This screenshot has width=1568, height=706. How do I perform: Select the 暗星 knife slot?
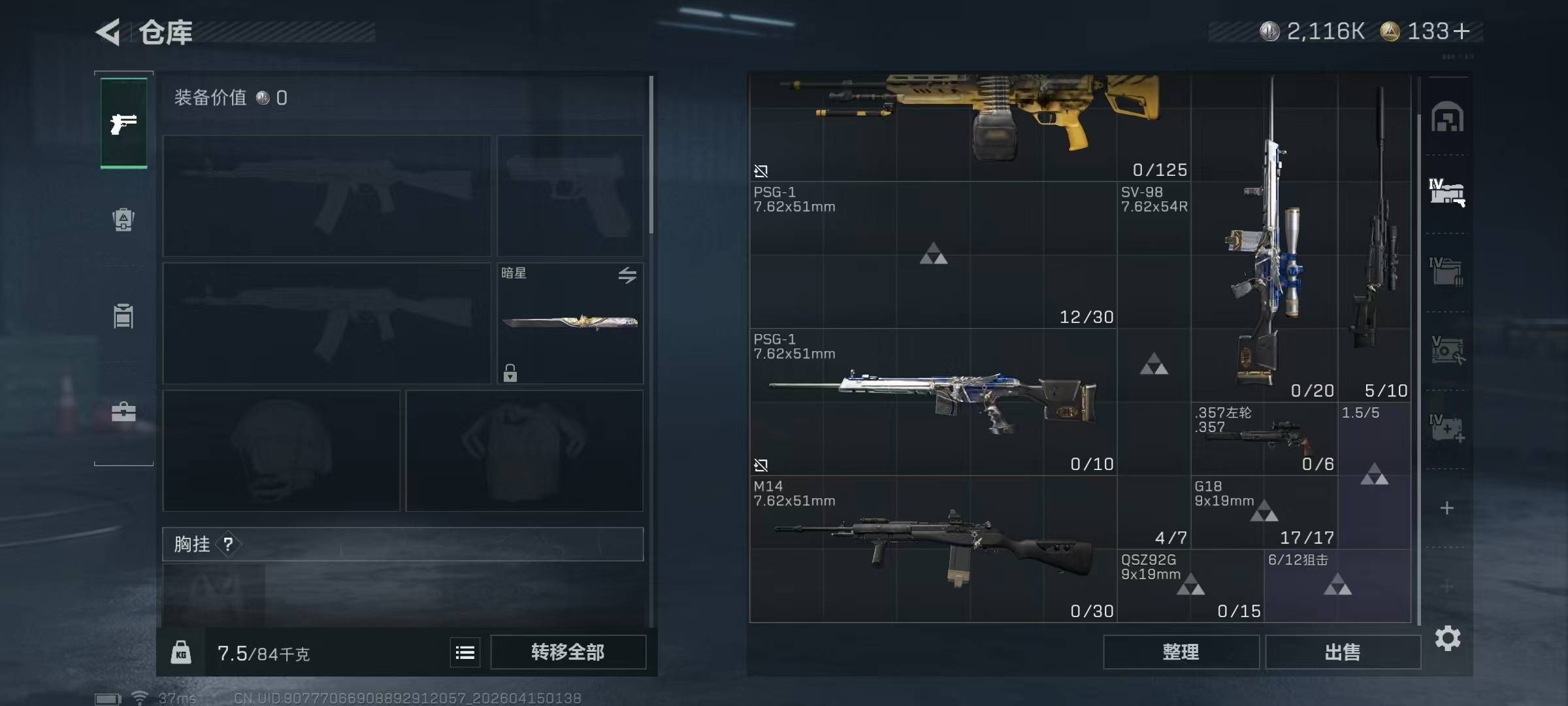pos(570,323)
